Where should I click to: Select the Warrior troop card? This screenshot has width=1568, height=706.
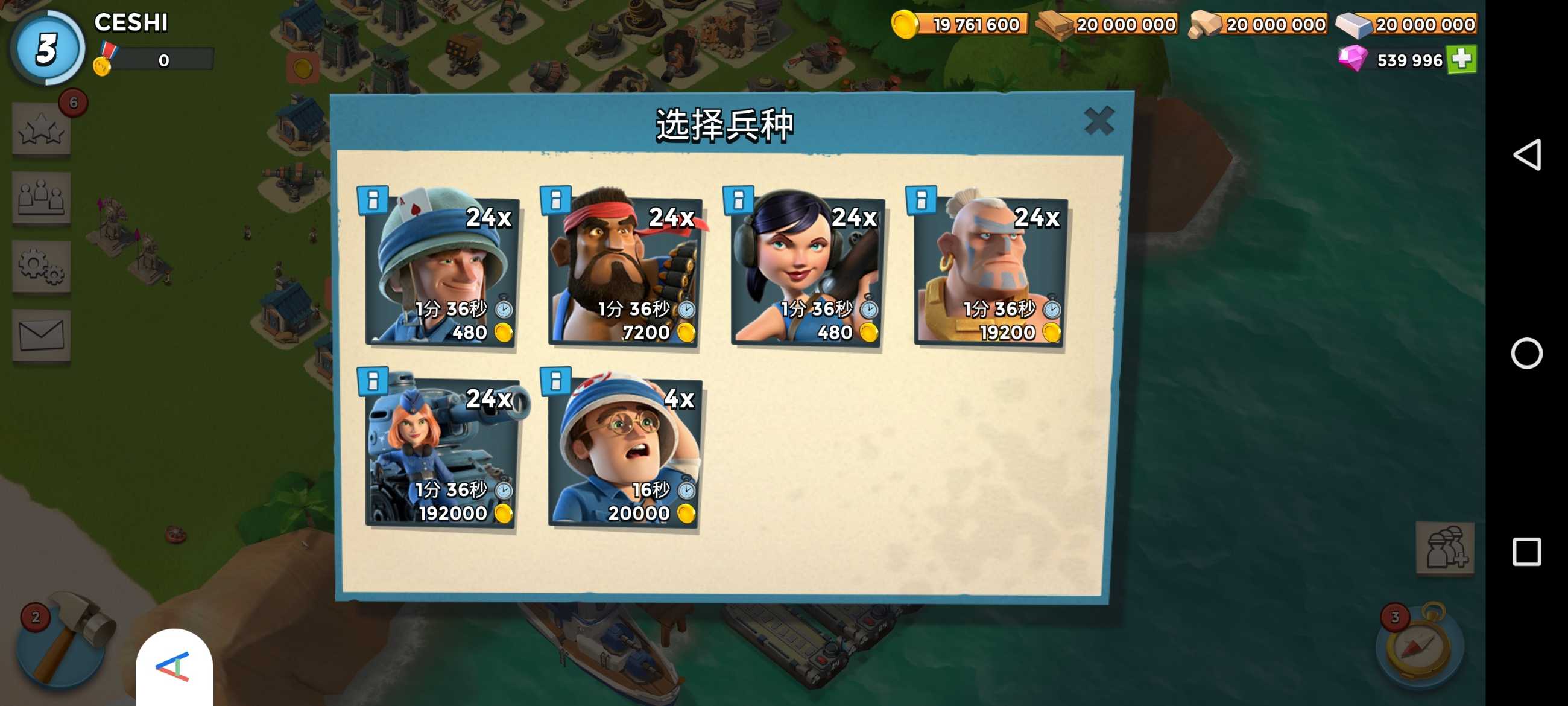(990, 271)
